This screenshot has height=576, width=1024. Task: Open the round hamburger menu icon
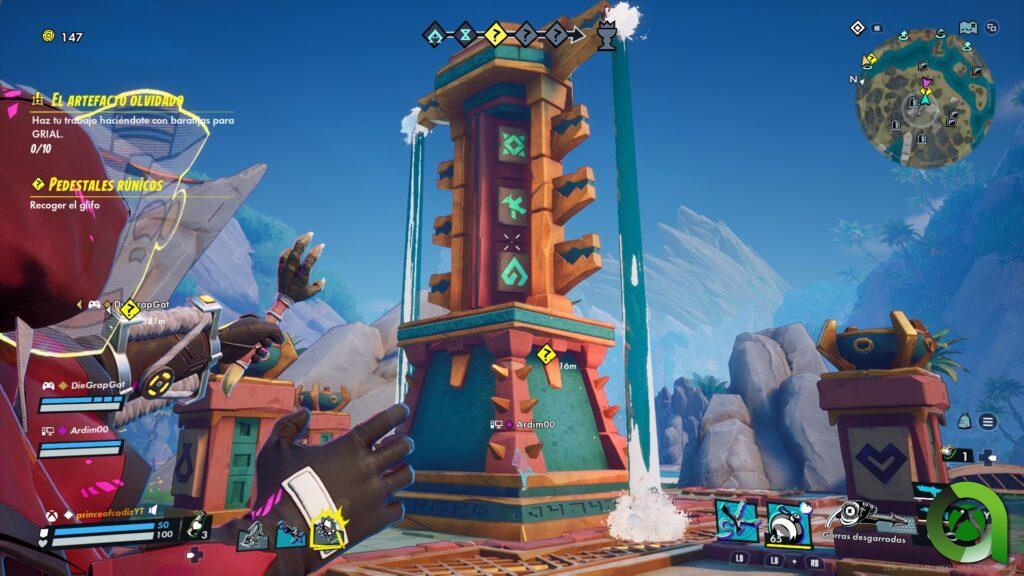[987, 422]
